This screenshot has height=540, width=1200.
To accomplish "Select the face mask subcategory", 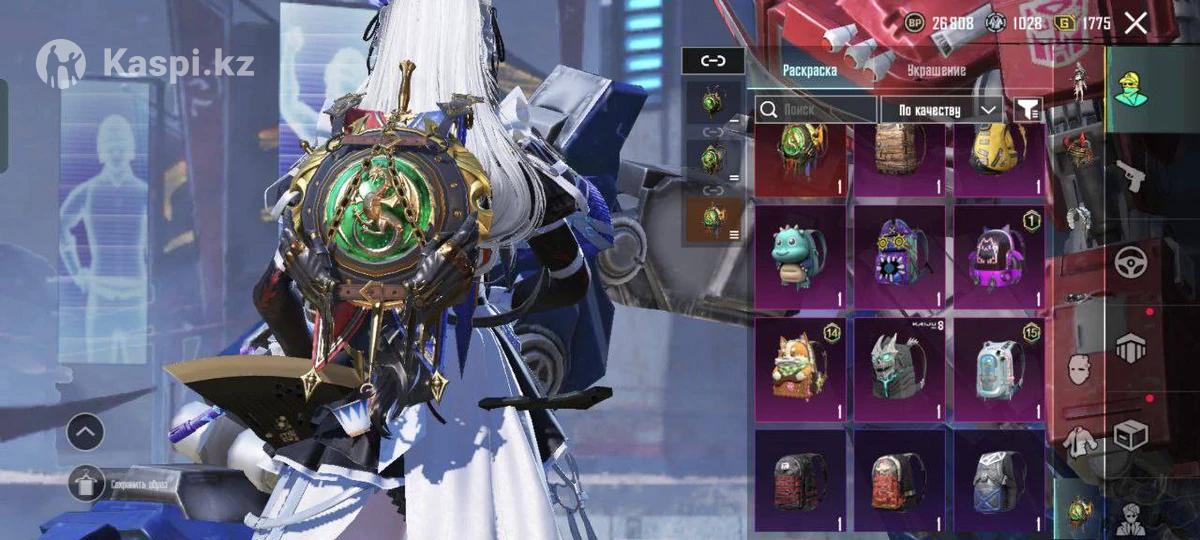I will (x=1078, y=368).
